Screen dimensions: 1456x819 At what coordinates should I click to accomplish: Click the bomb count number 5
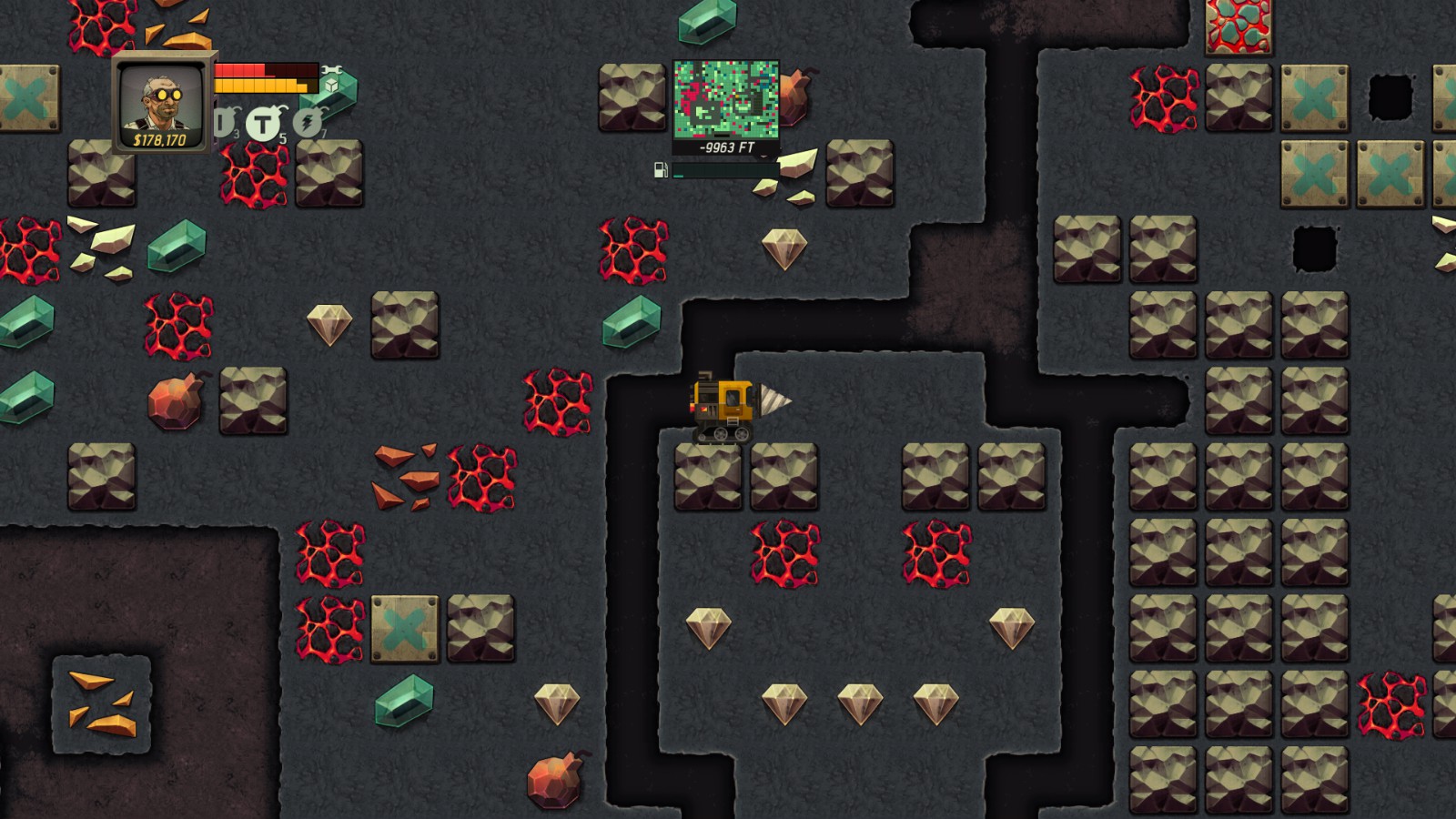click(x=283, y=137)
